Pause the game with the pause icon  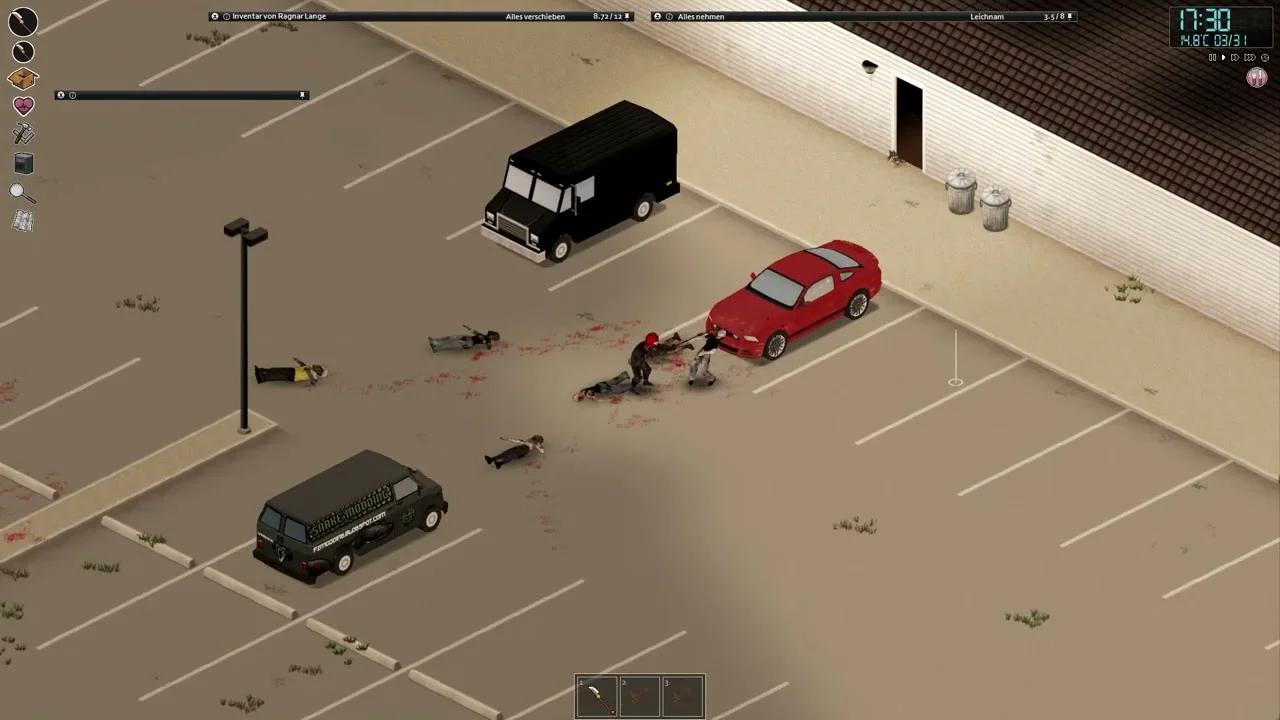point(1213,57)
